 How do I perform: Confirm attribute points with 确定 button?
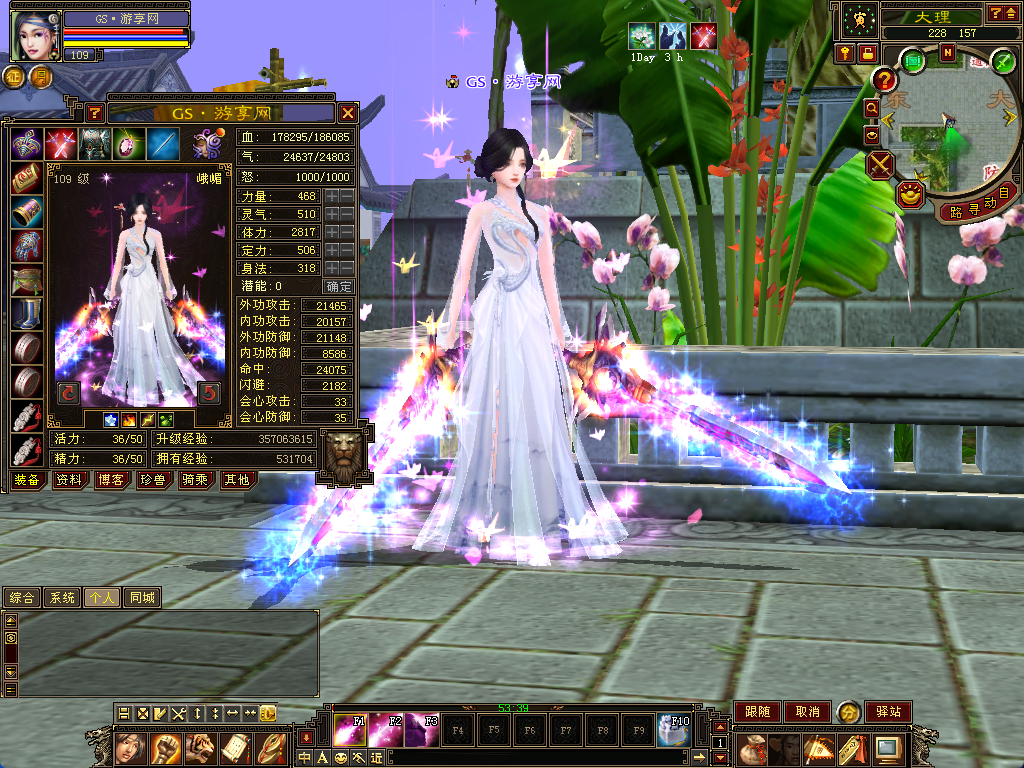340,286
